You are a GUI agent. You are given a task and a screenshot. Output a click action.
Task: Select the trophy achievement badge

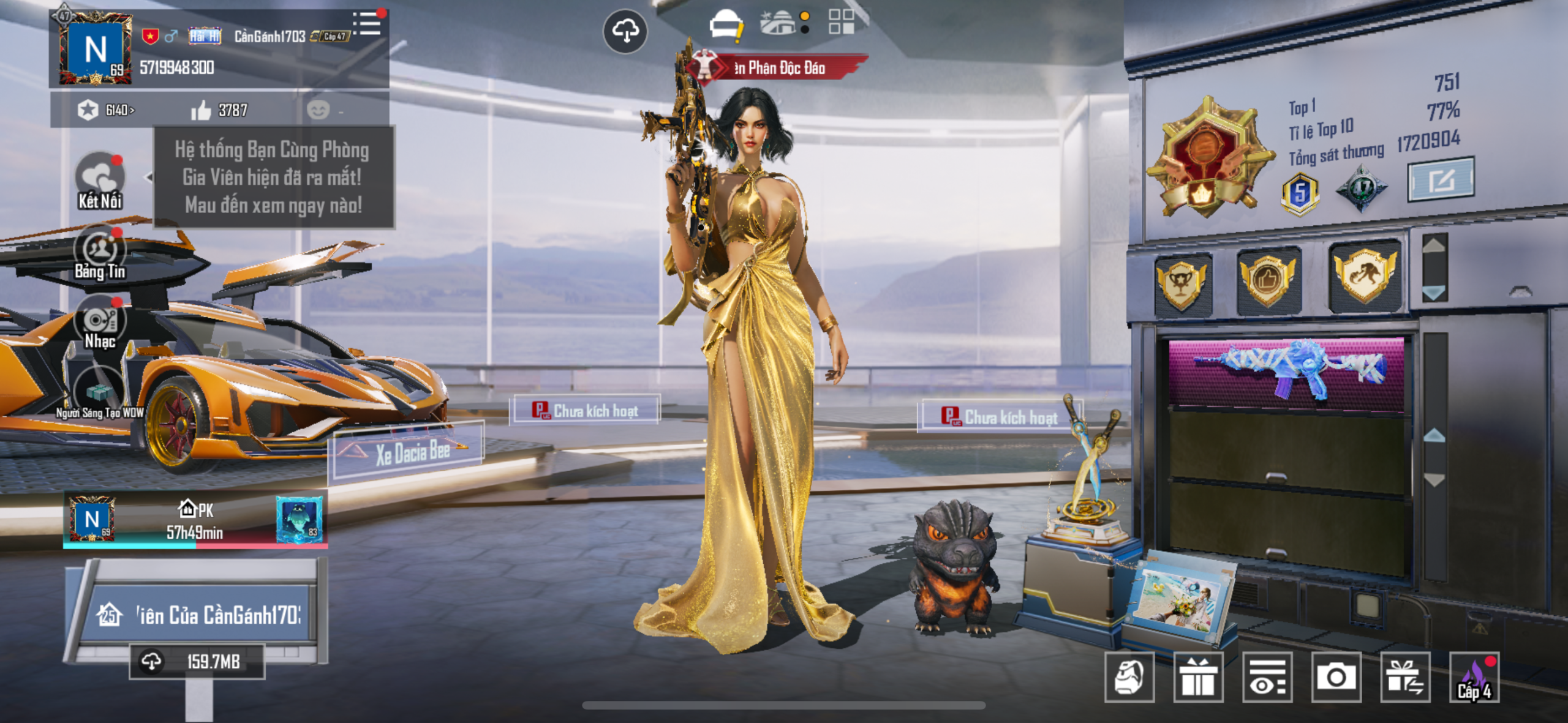[x=1180, y=284]
